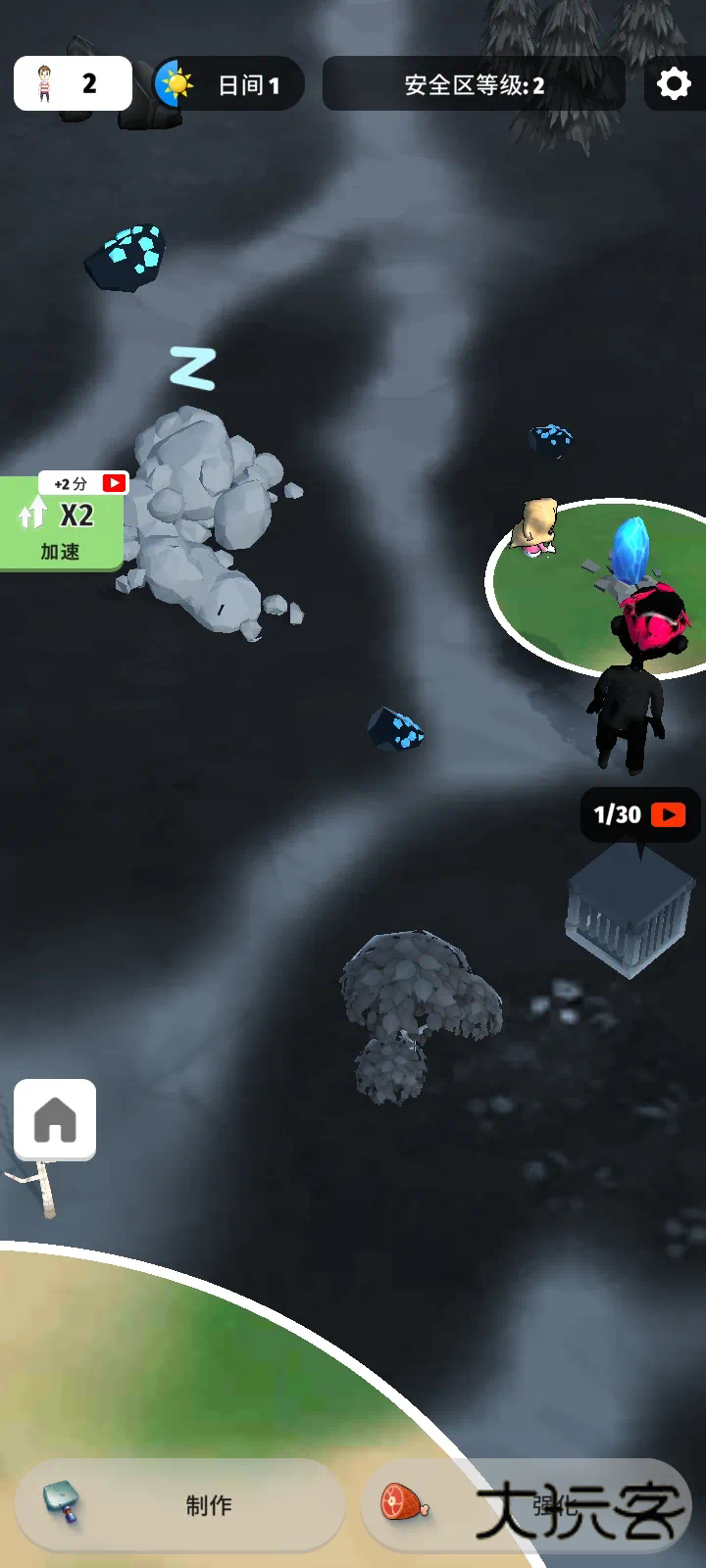
Task: Return to base with the home button
Action: point(55,1119)
